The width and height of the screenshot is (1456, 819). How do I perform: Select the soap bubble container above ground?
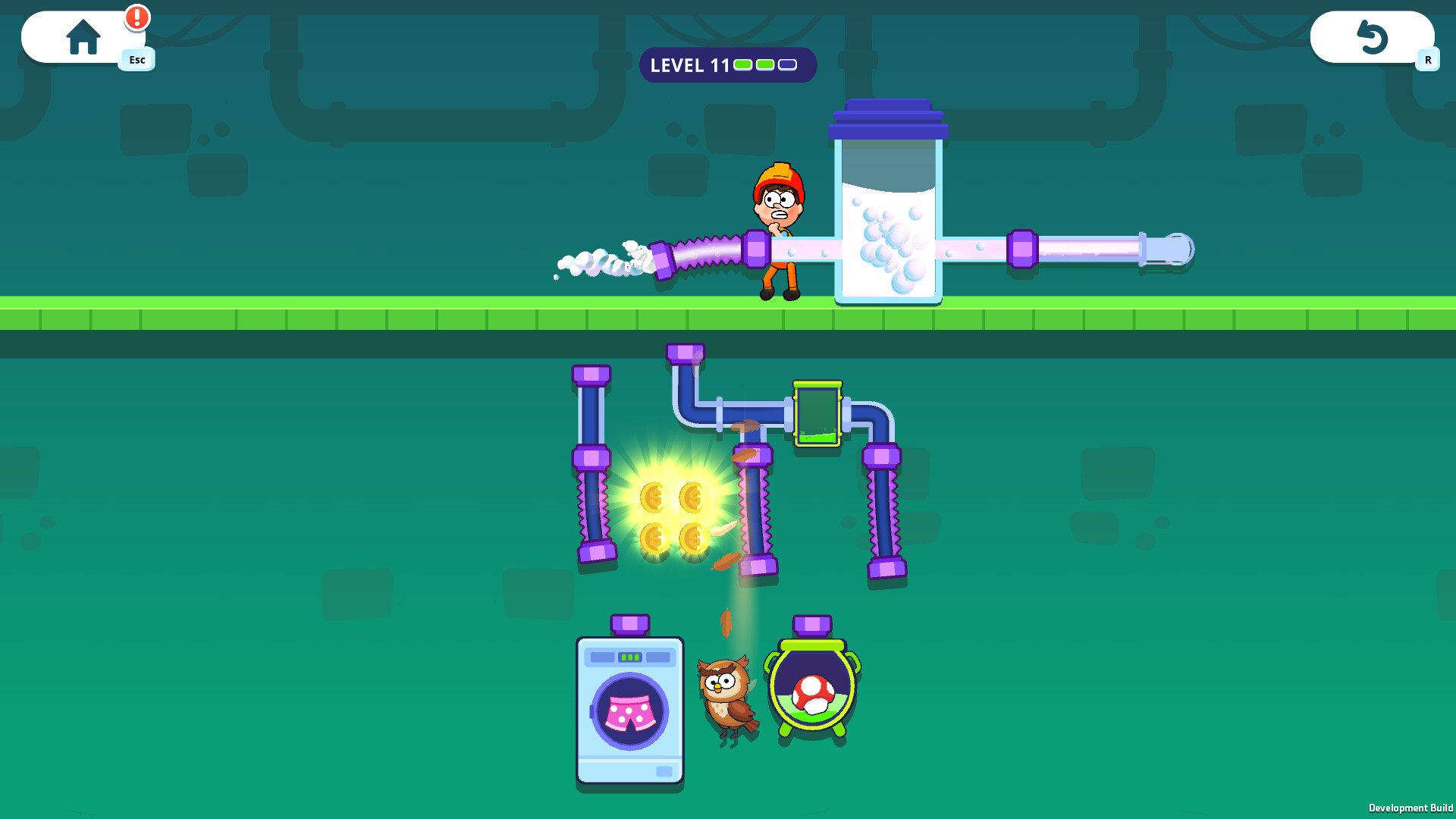(x=889, y=220)
